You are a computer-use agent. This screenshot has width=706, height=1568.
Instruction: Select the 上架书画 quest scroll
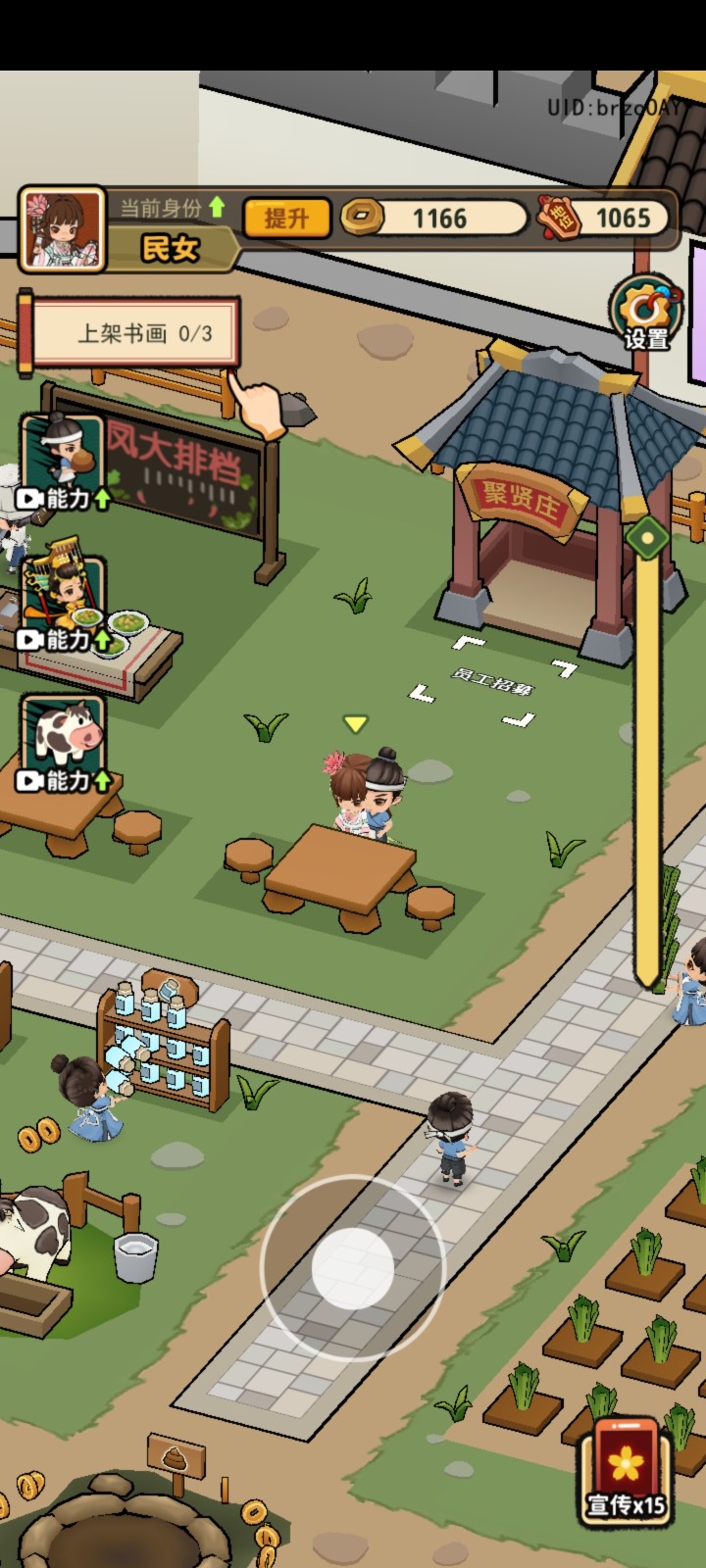click(x=136, y=333)
